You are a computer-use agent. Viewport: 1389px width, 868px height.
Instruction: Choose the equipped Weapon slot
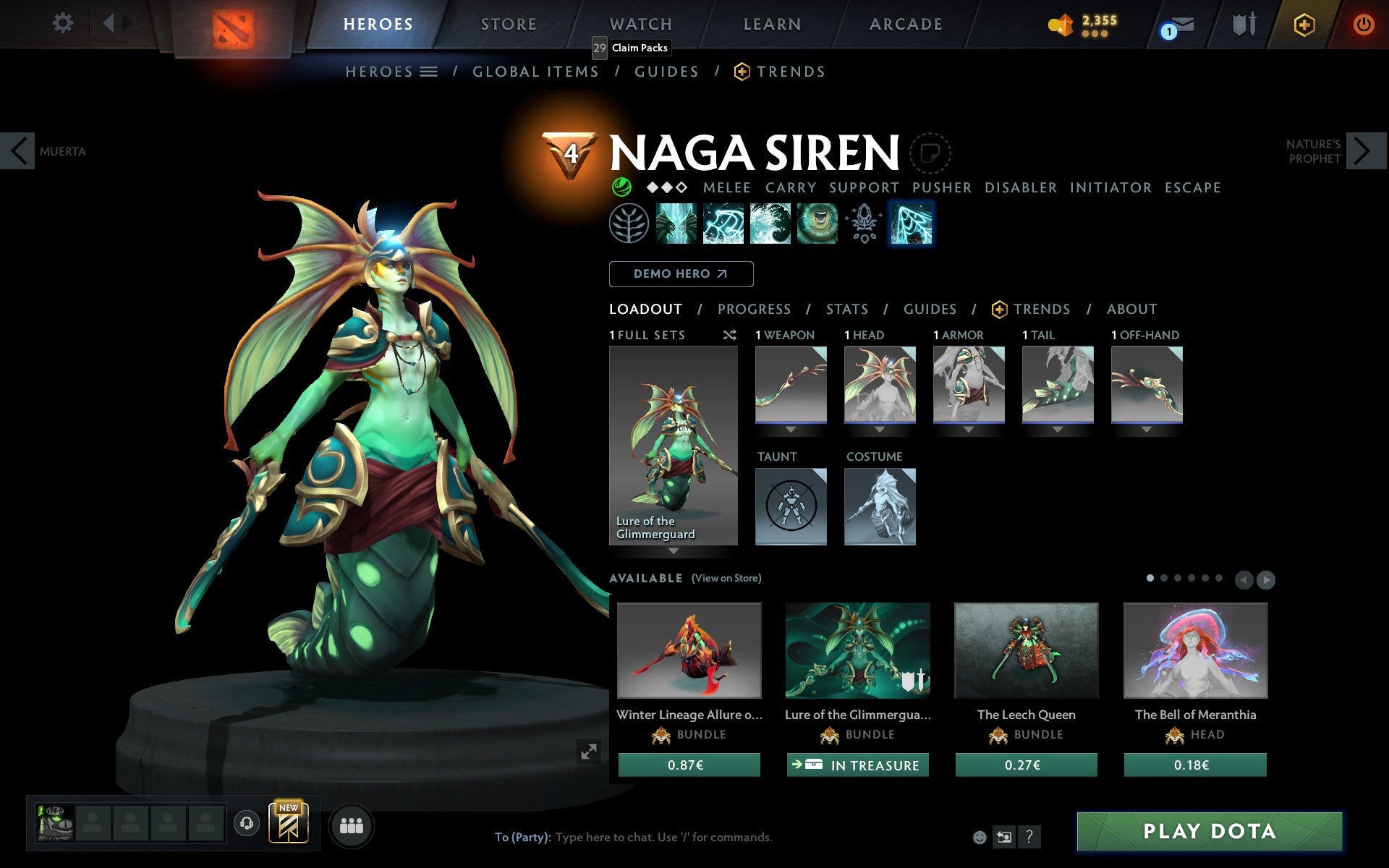click(791, 384)
